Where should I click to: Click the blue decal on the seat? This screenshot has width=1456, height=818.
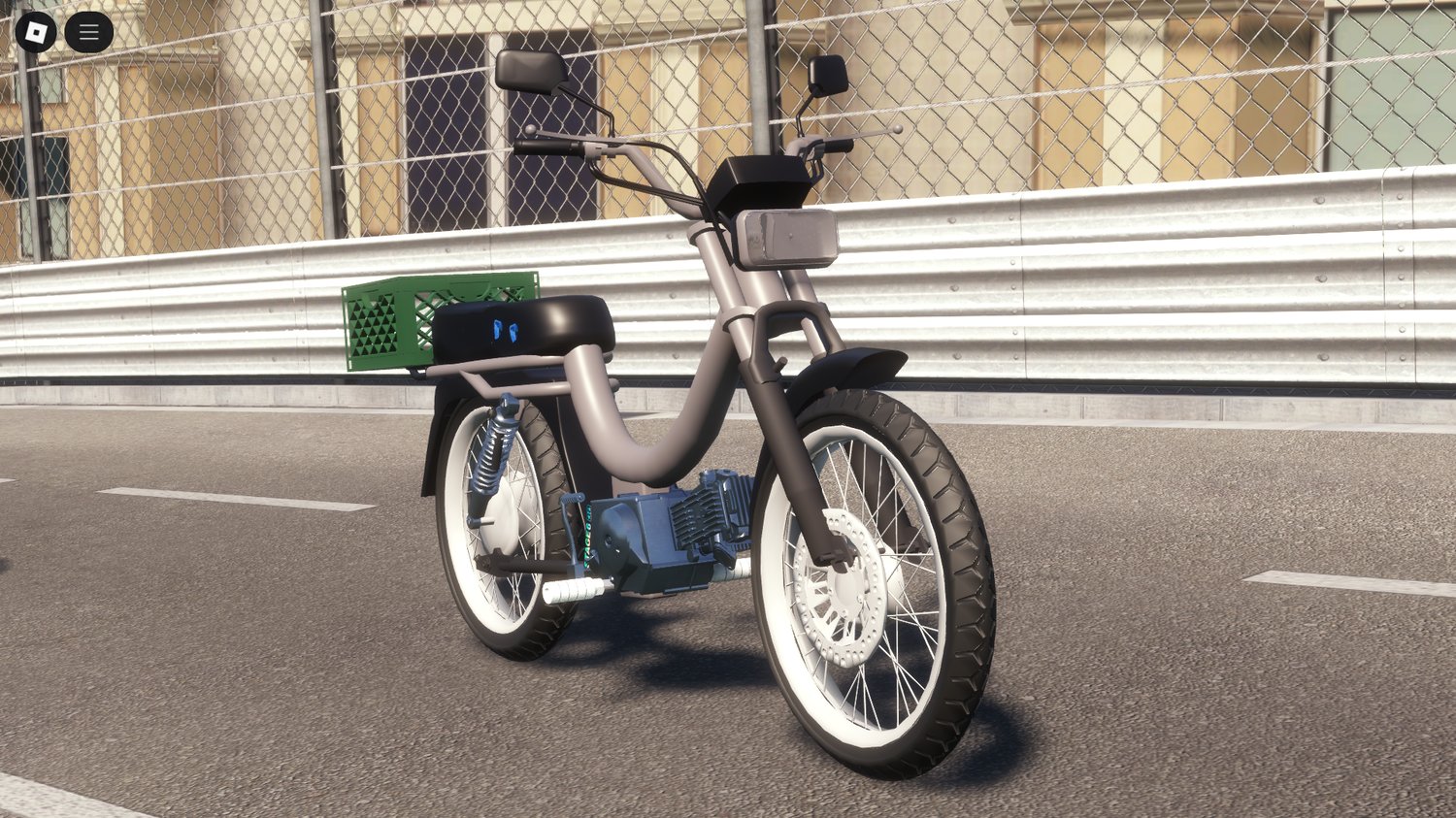coord(503,331)
